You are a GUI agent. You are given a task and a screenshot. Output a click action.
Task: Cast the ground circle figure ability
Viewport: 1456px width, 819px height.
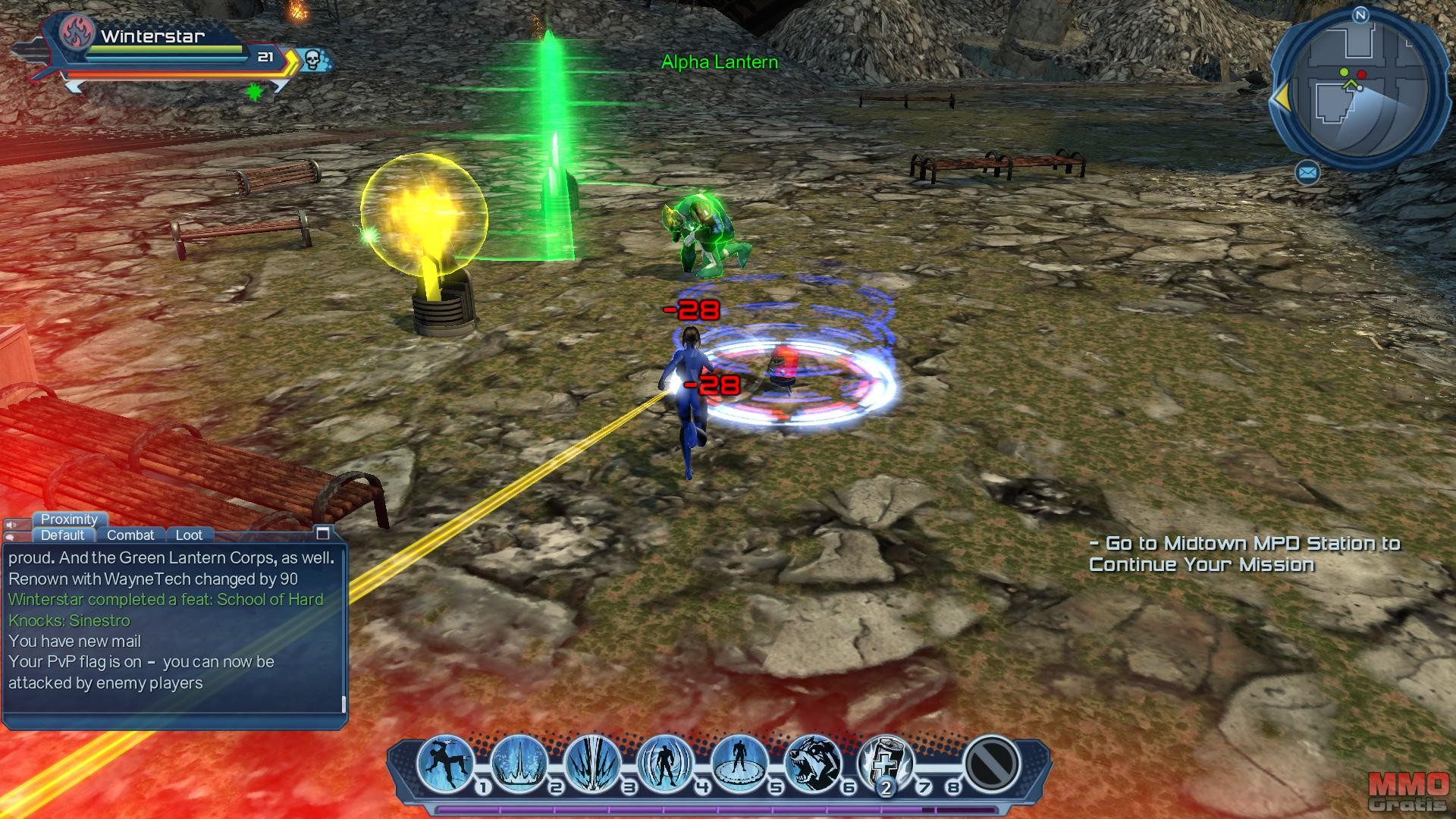739,762
